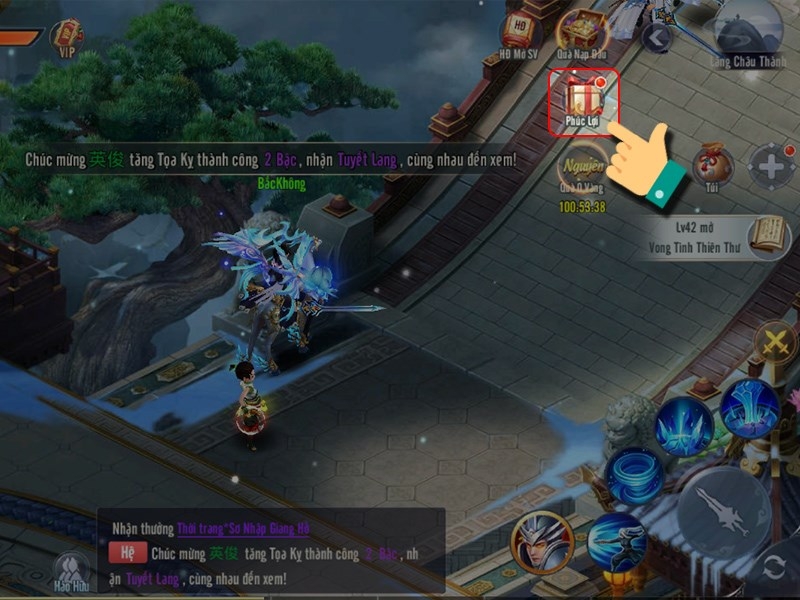Tap the main sword attack button

click(723, 511)
